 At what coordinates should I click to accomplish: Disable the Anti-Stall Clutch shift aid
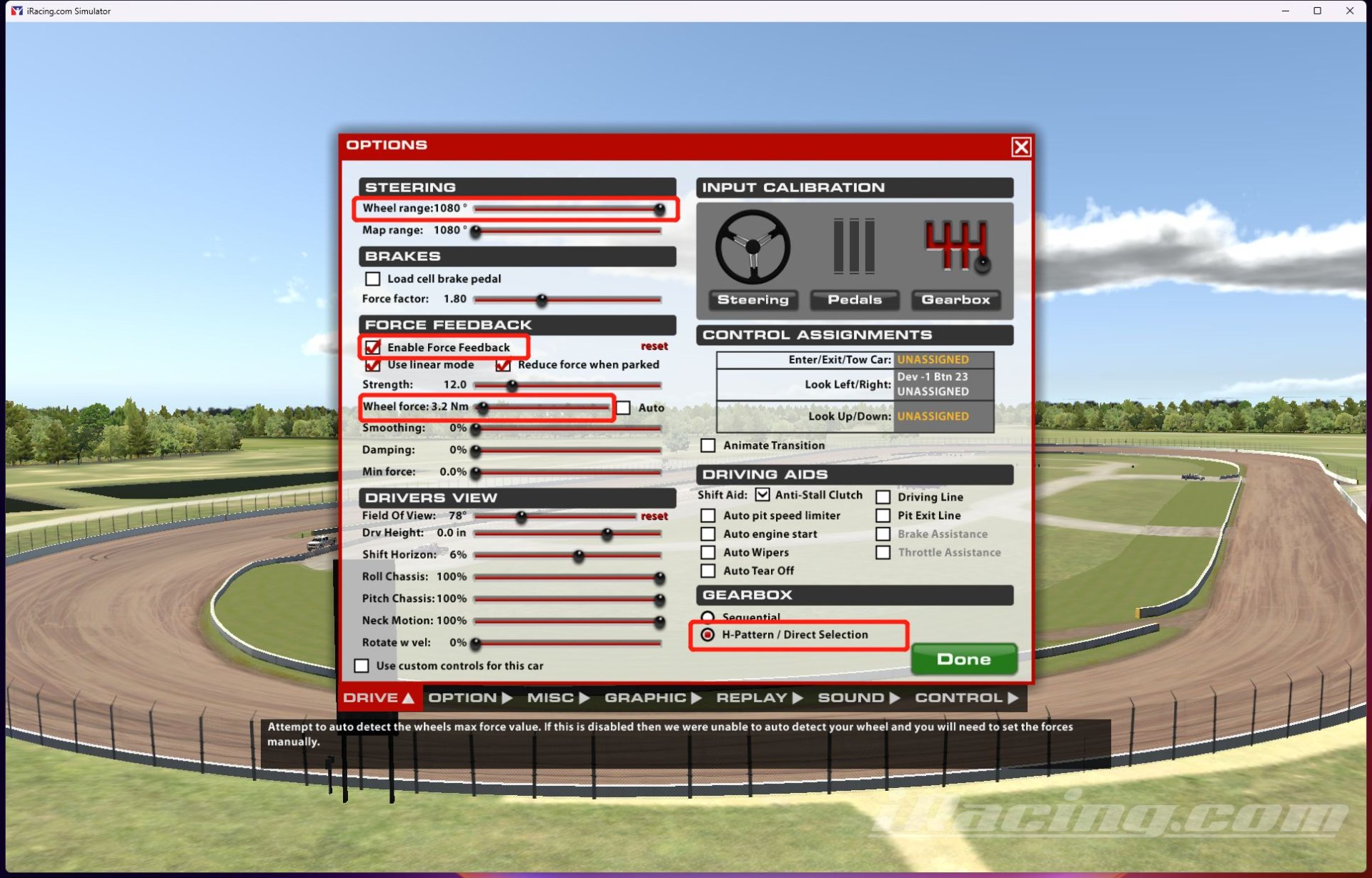pyautogui.click(x=763, y=494)
